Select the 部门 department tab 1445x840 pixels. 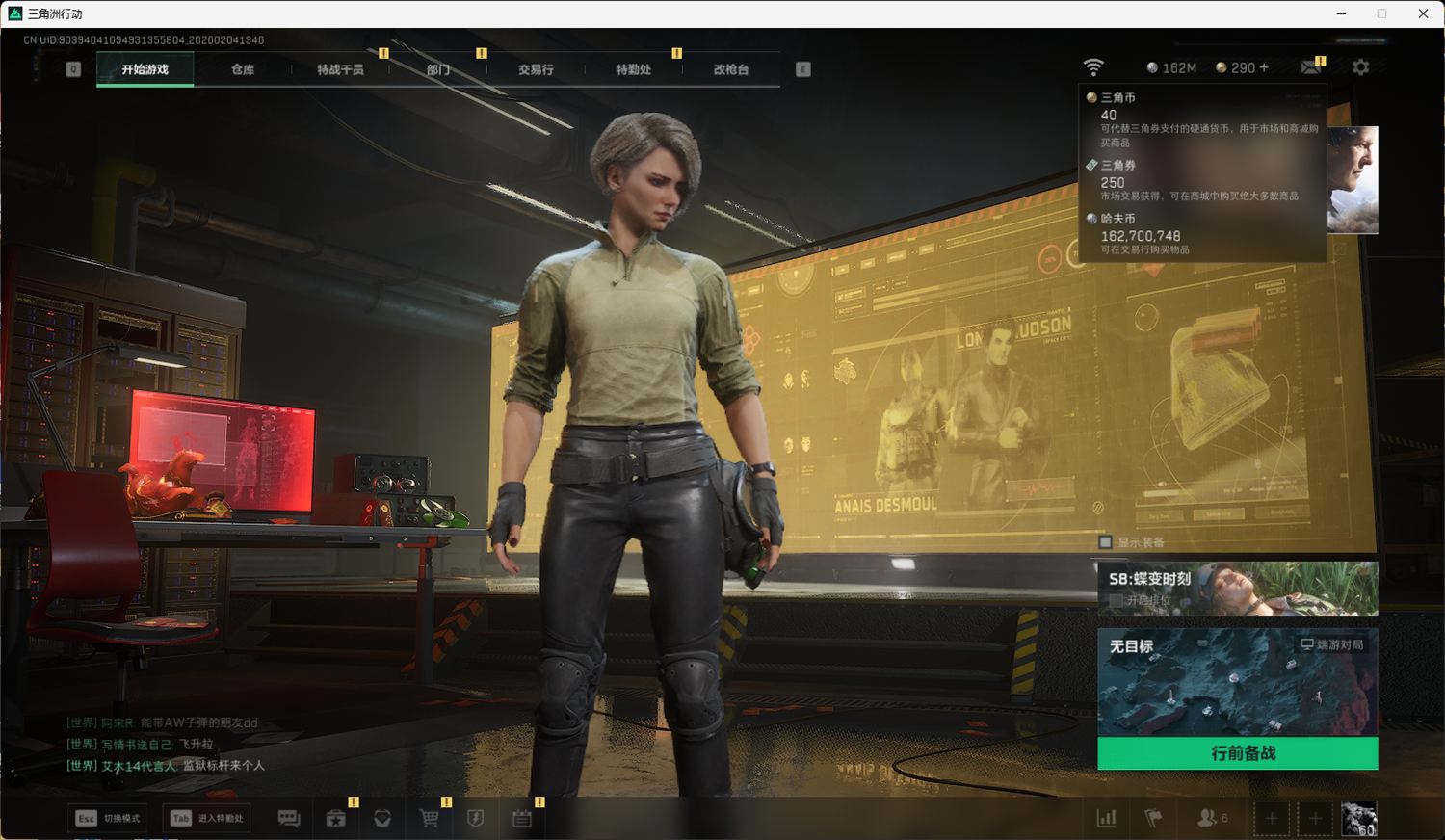(438, 69)
